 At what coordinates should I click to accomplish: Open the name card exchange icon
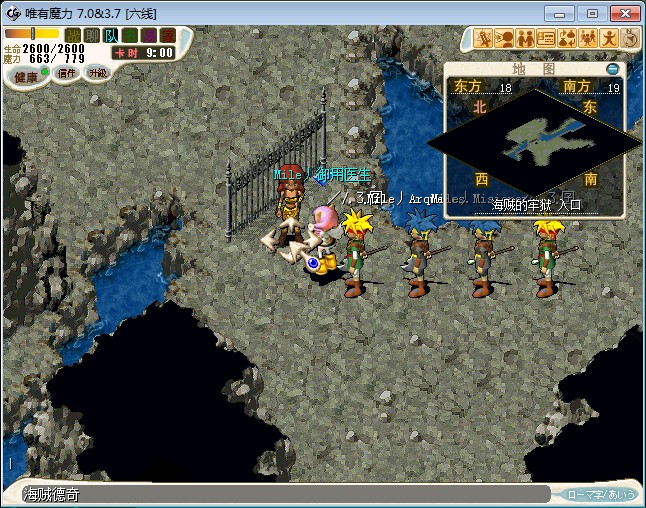(546, 38)
